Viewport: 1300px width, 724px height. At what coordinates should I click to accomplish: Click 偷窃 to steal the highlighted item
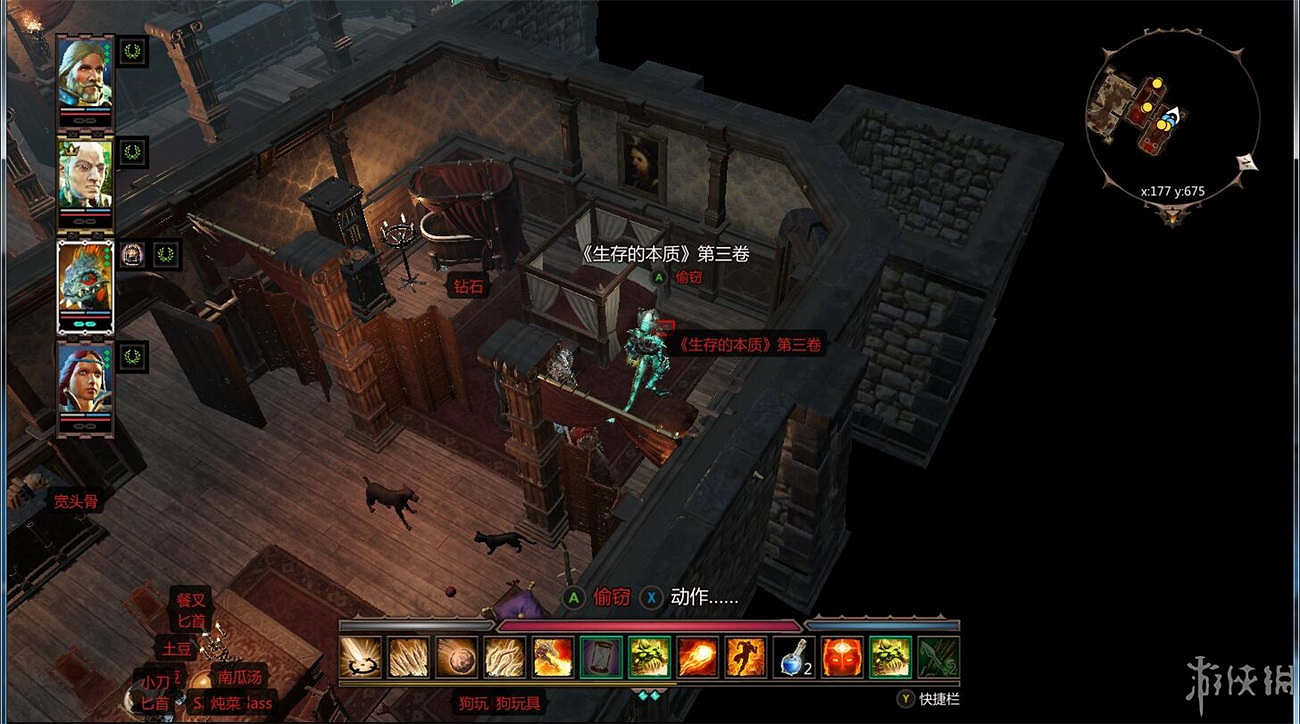pos(688,276)
